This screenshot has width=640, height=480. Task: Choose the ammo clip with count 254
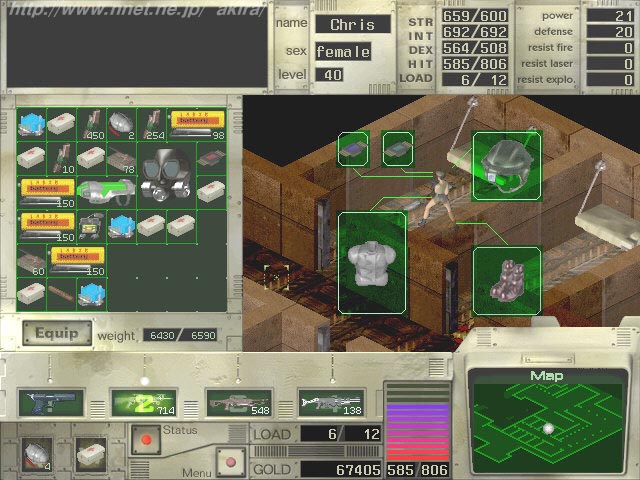151,123
